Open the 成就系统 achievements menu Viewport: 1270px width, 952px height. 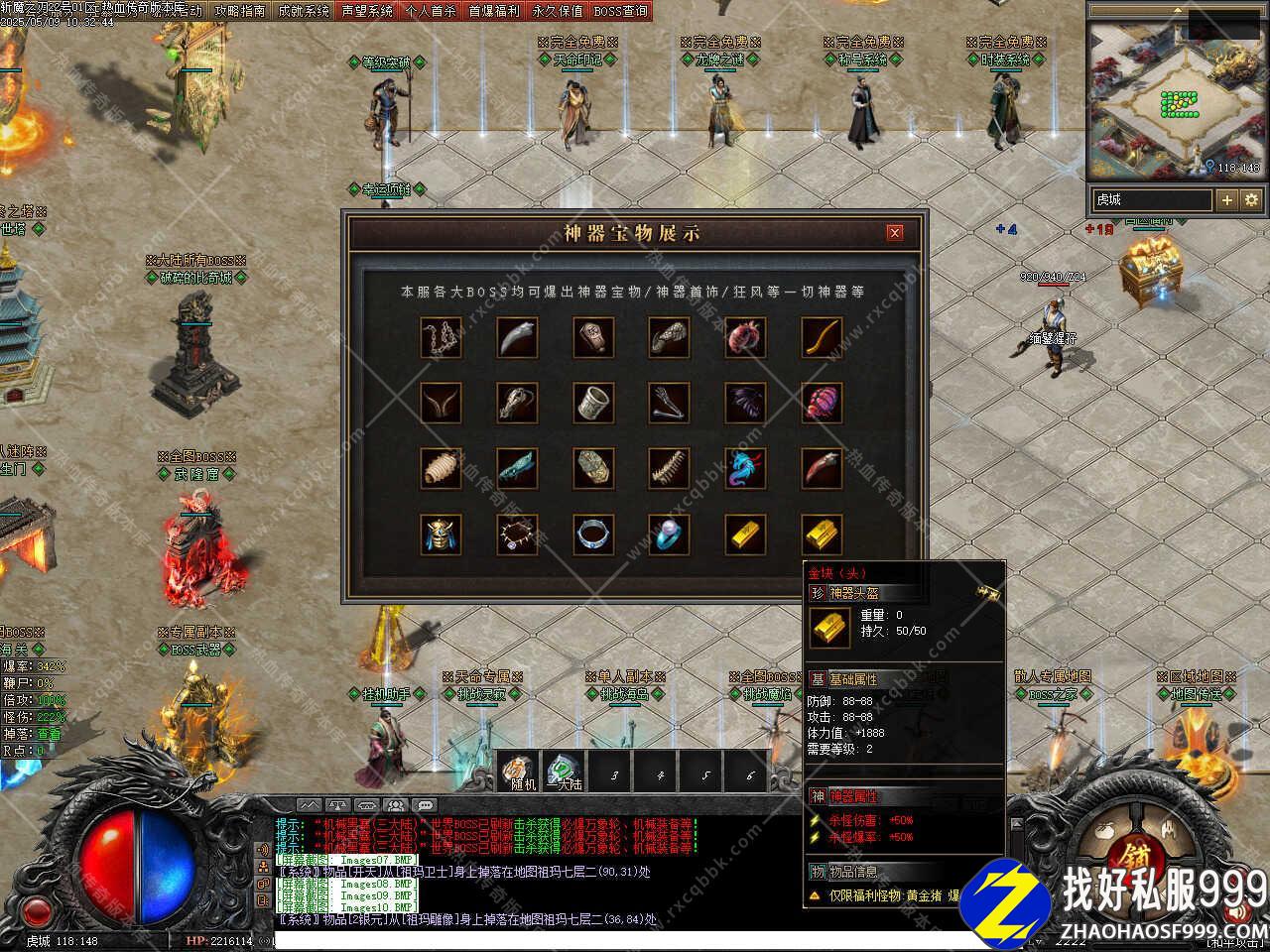(303, 11)
